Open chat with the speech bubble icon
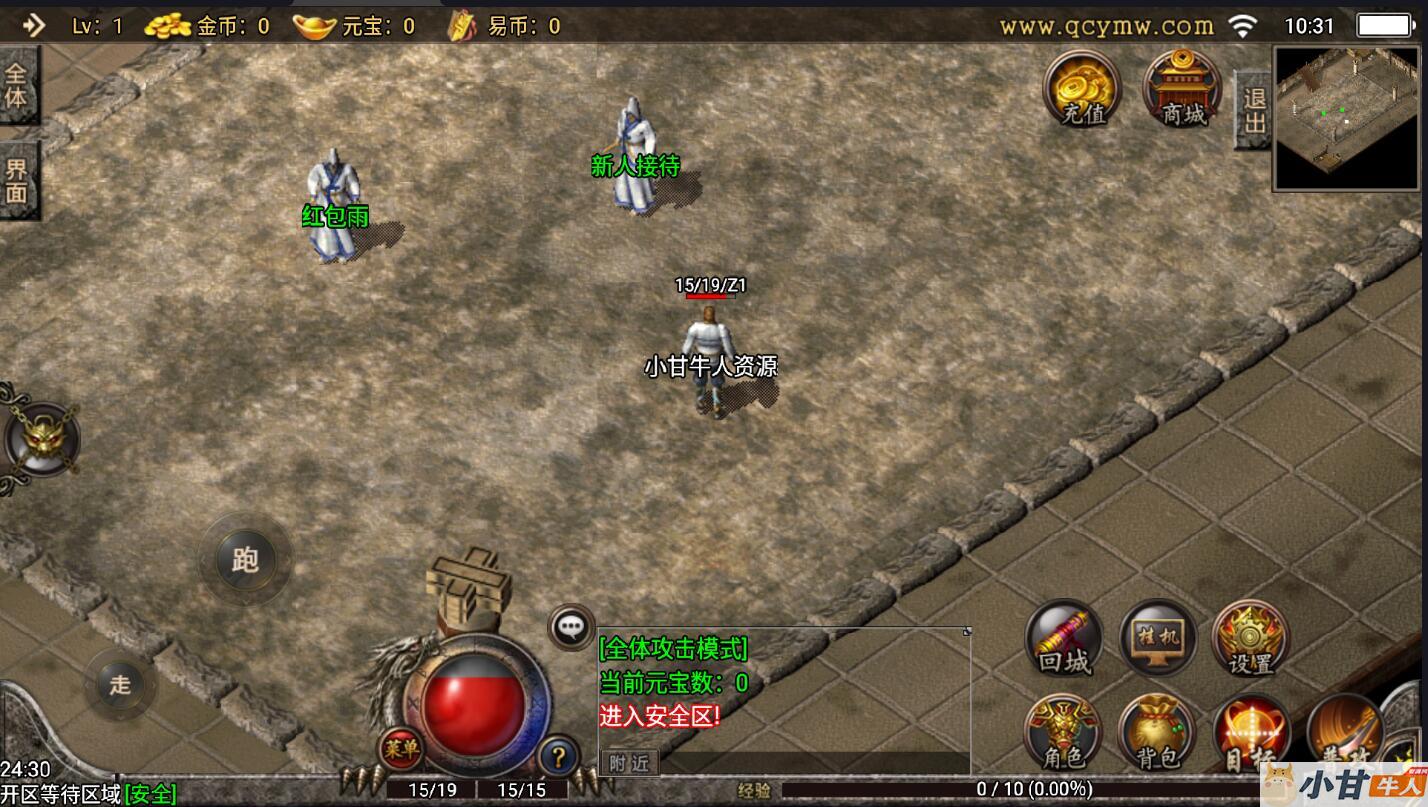 pos(571,628)
